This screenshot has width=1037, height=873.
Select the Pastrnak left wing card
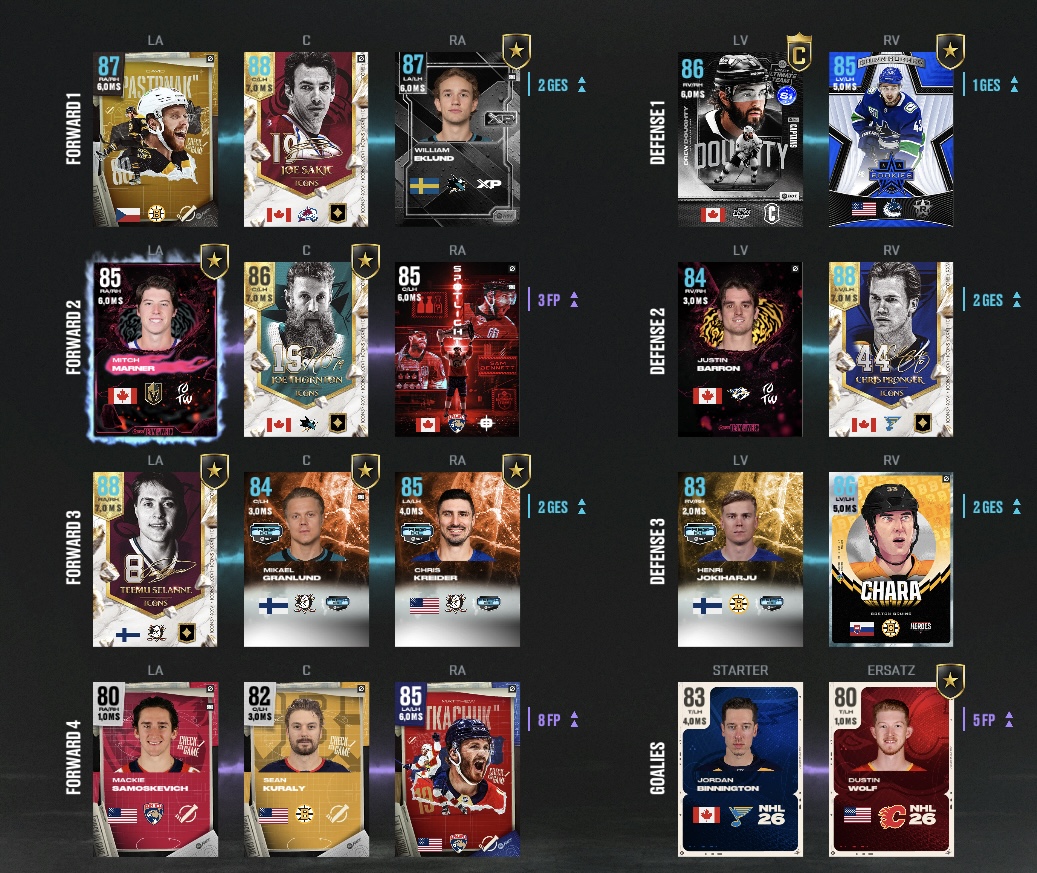[x=155, y=139]
